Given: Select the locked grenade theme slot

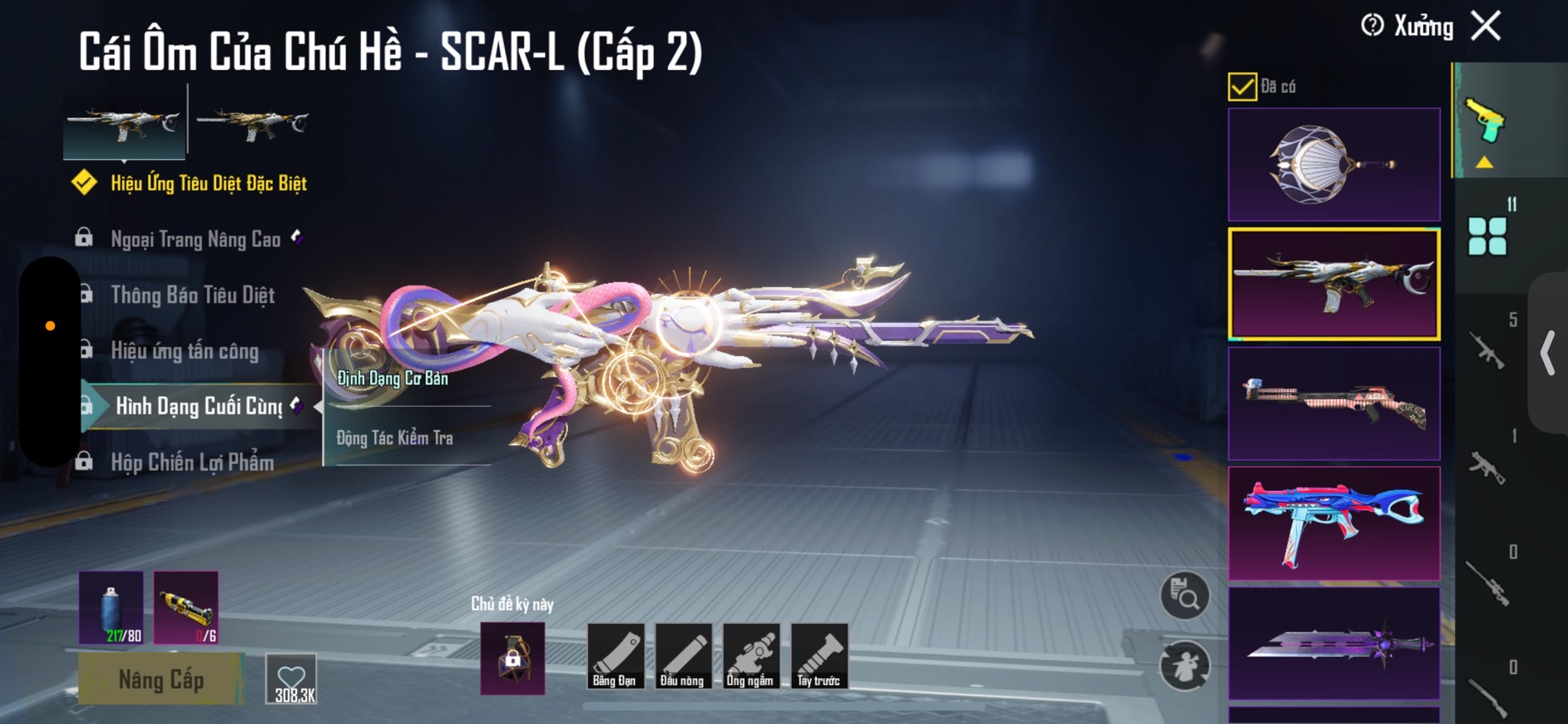Looking at the screenshot, I should pyautogui.click(x=512, y=658).
